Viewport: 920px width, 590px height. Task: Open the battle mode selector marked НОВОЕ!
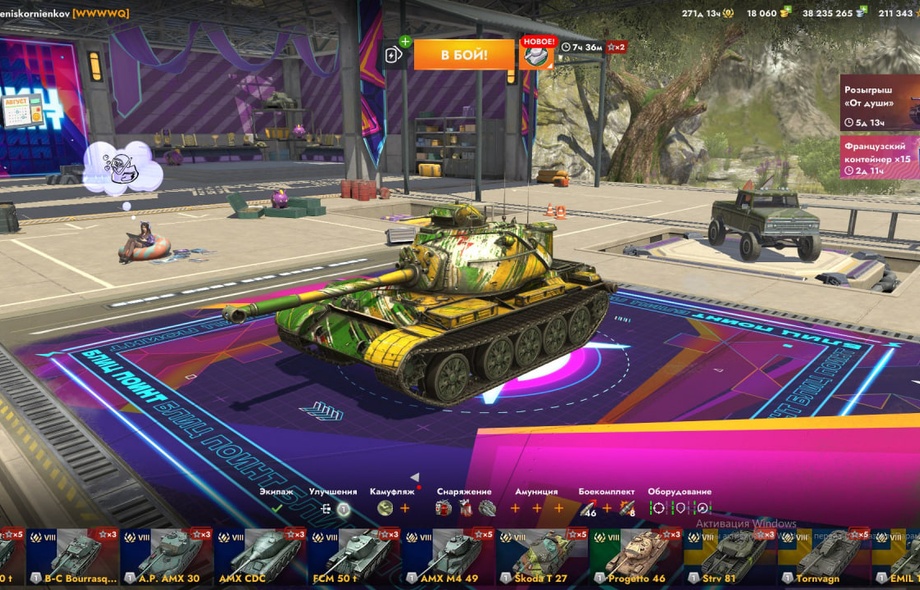(538, 54)
